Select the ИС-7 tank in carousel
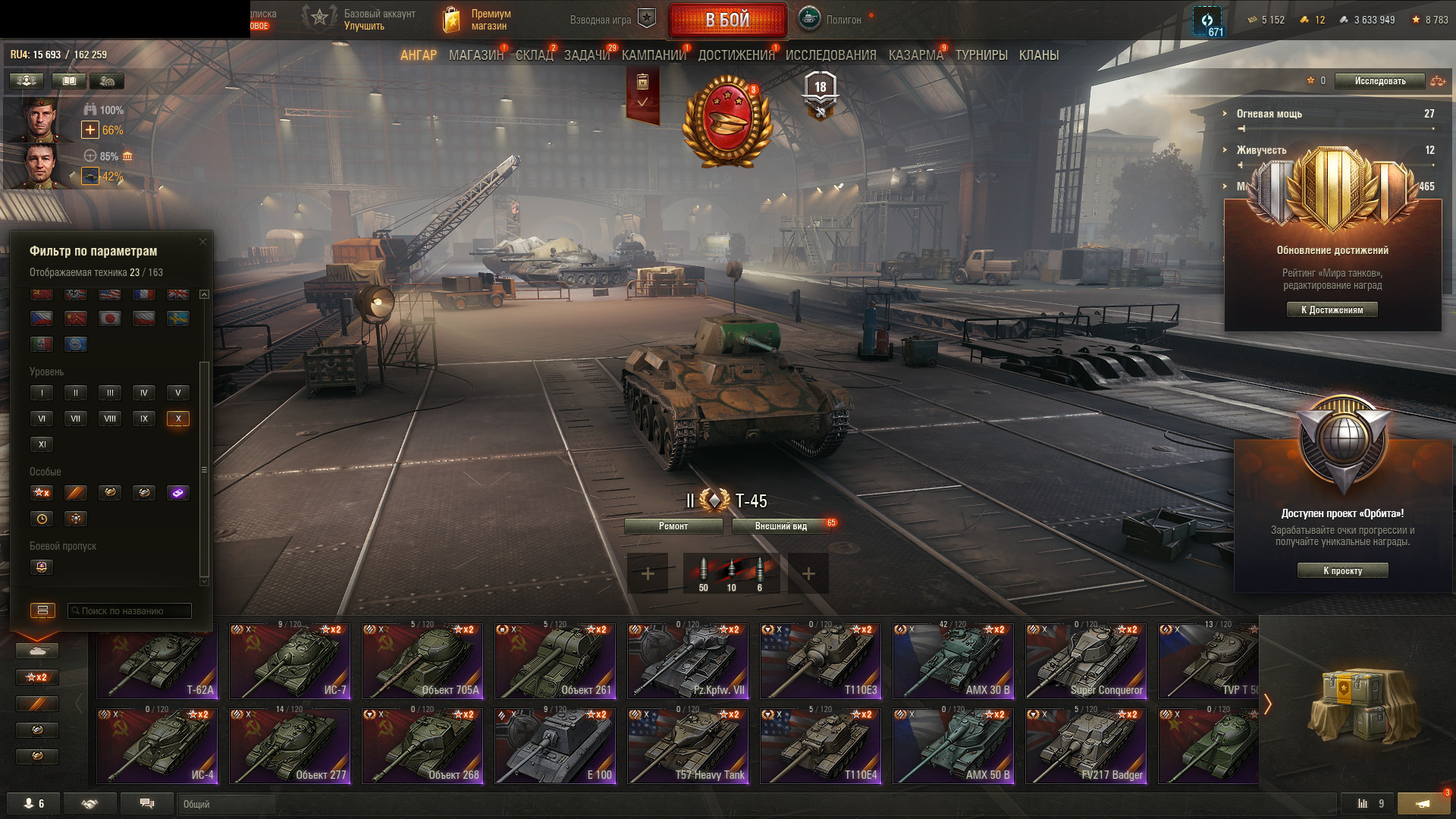The width and height of the screenshot is (1456, 819). [x=290, y=661]
